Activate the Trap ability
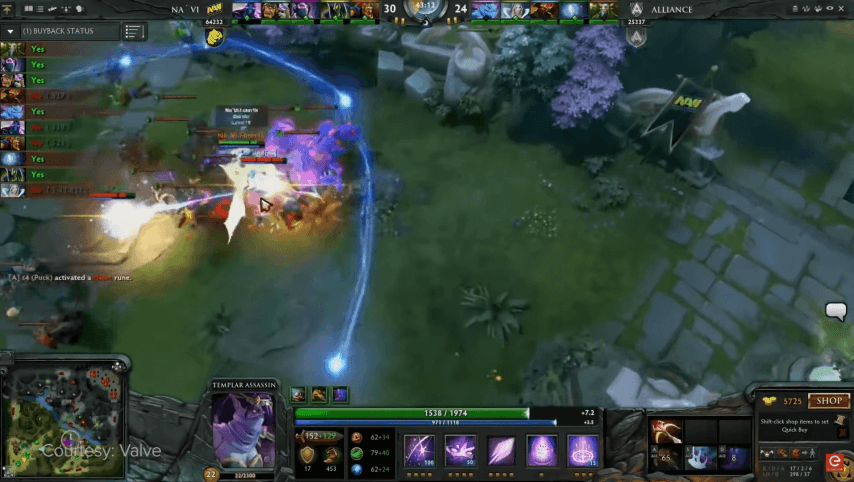Screen dimensions: 854x482 (541, 450)
